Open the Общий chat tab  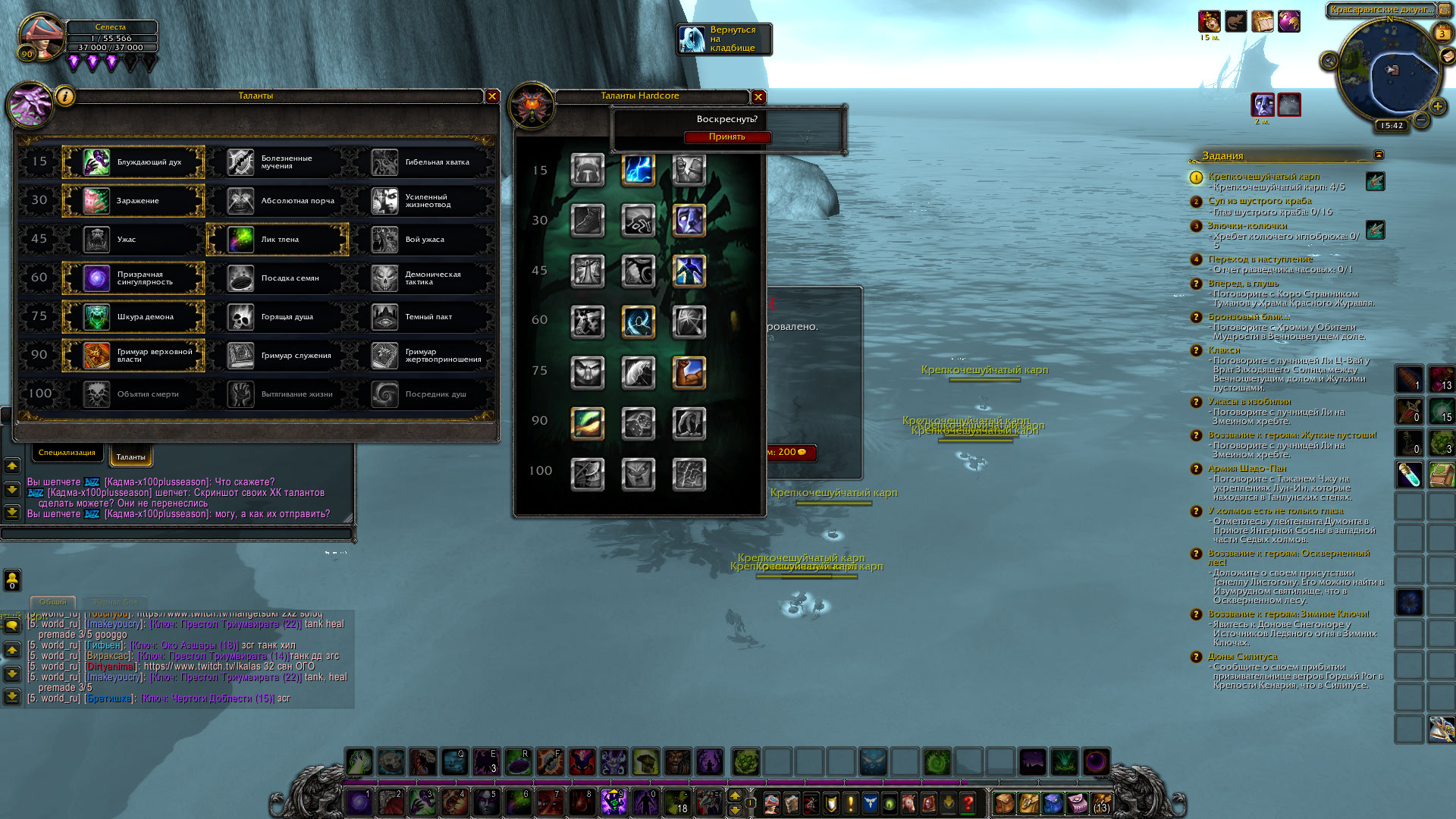click(x=53, y=601)
